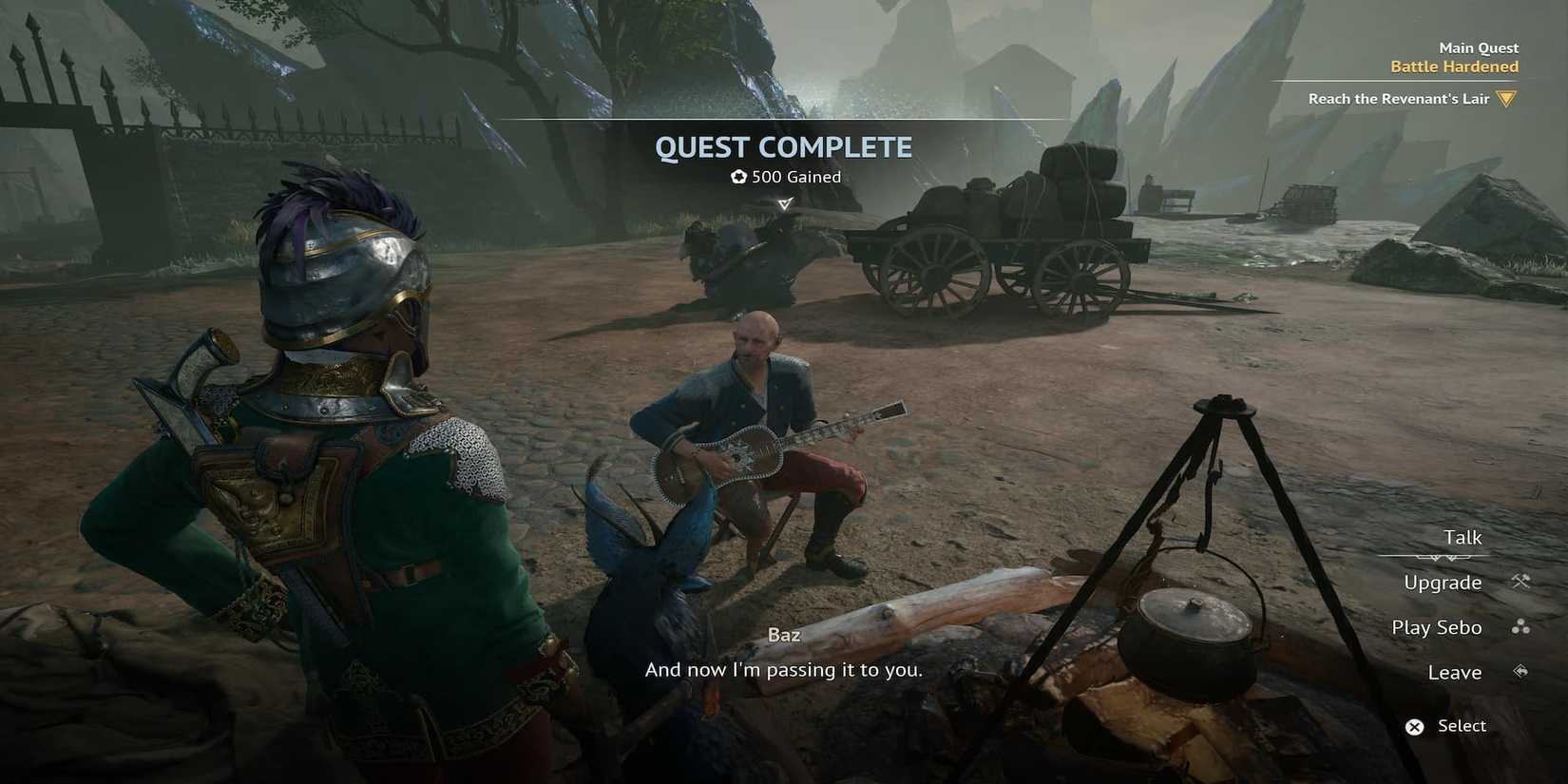Click the white marker below the reward text
1568x784 pixels.
click(784, 202)
